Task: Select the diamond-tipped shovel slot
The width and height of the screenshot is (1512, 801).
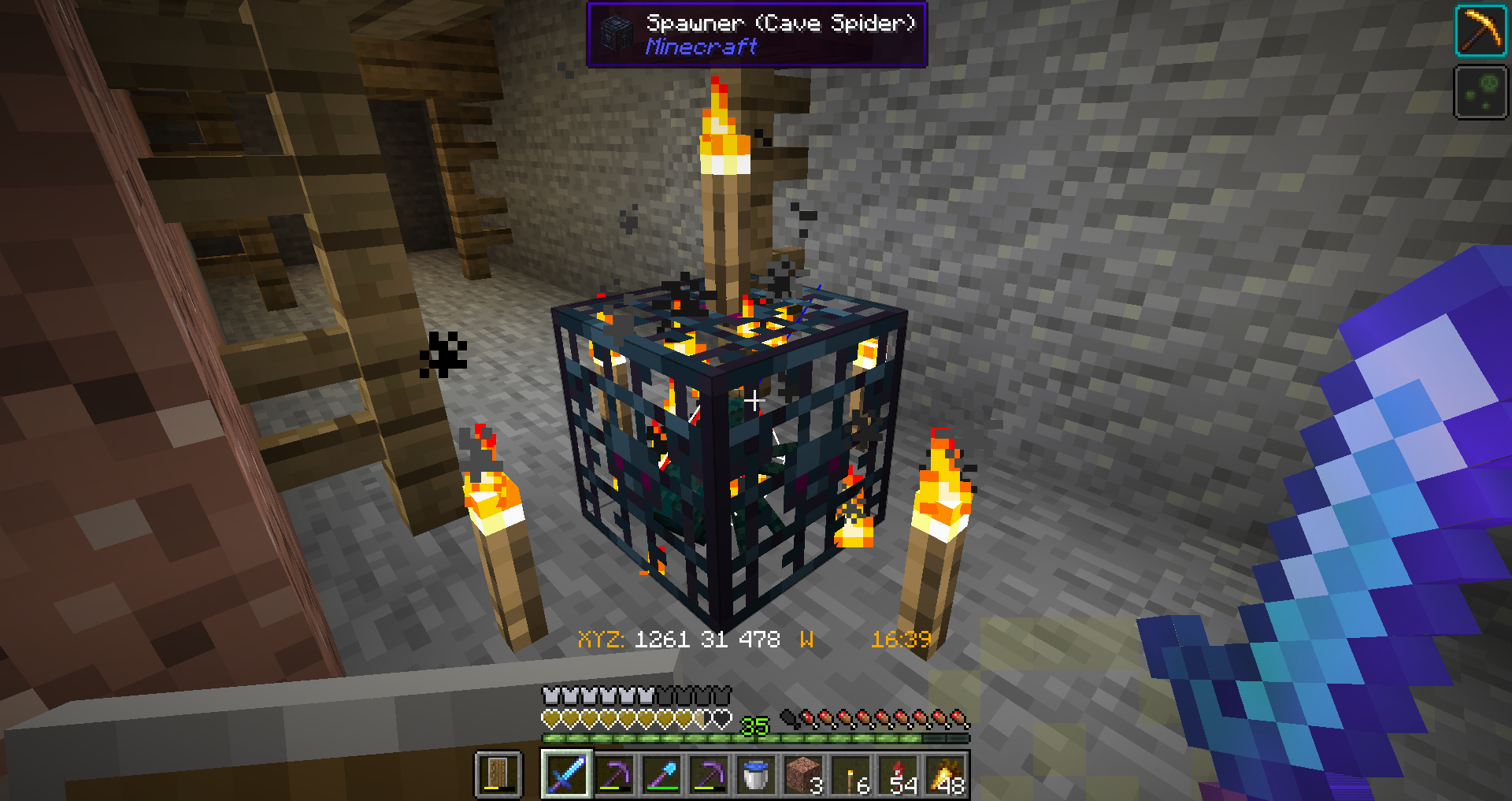Action: coord(661,774)
